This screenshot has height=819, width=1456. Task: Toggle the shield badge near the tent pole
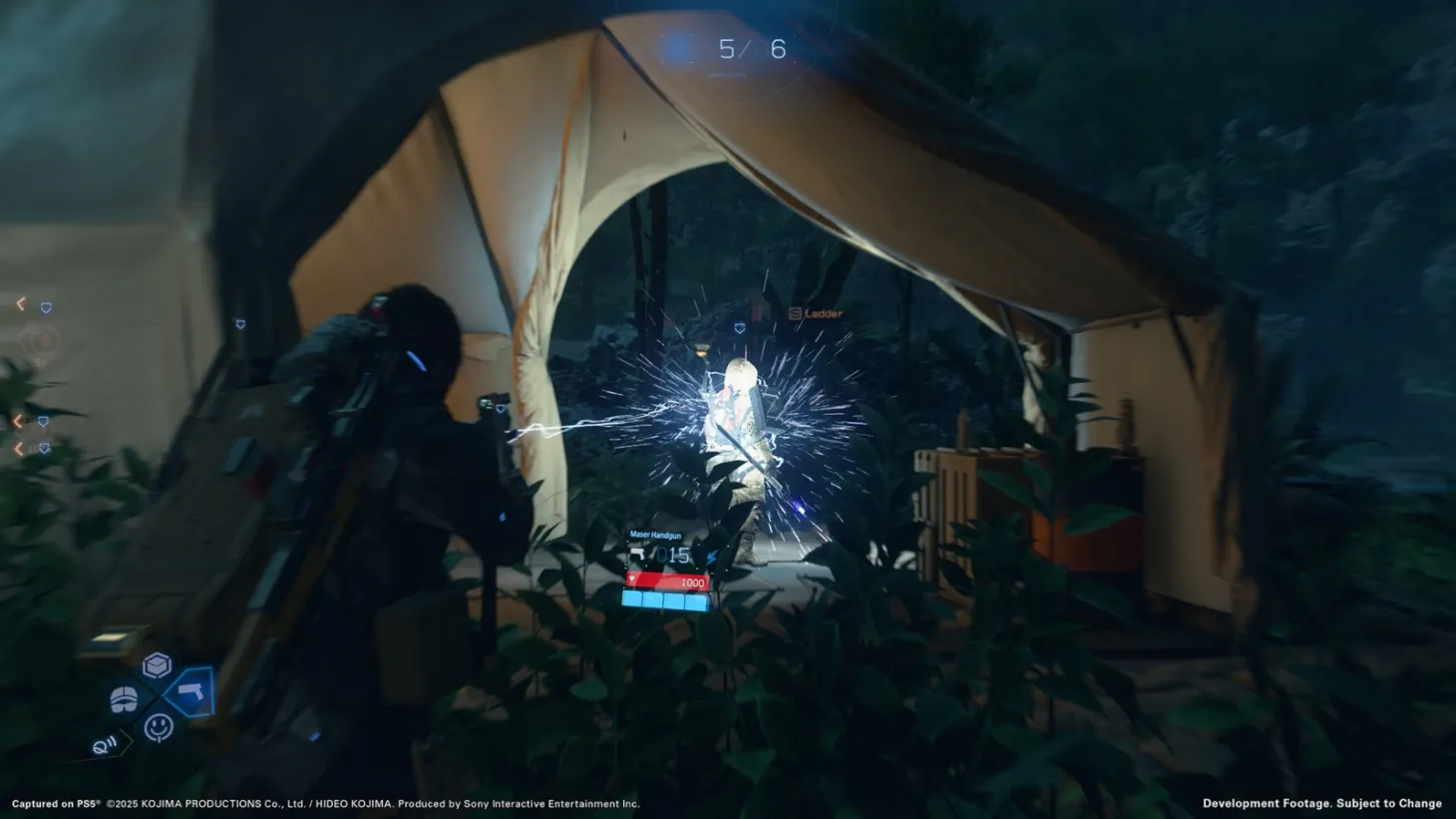pos(239,324)
